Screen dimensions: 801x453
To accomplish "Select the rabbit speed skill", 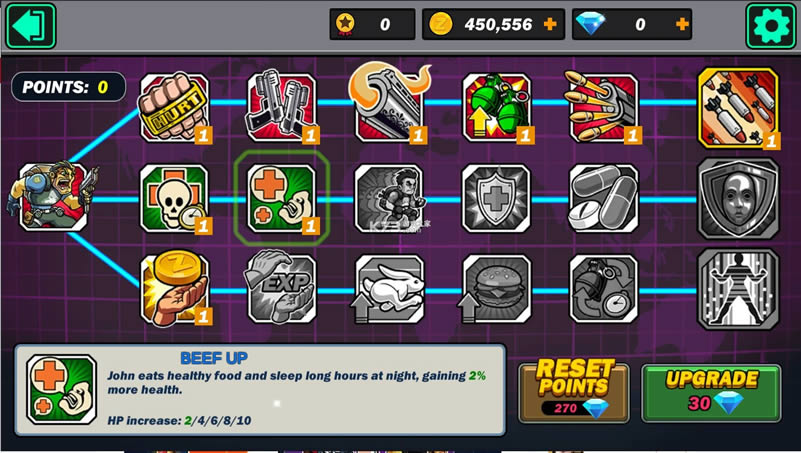I will click(389, 289).
